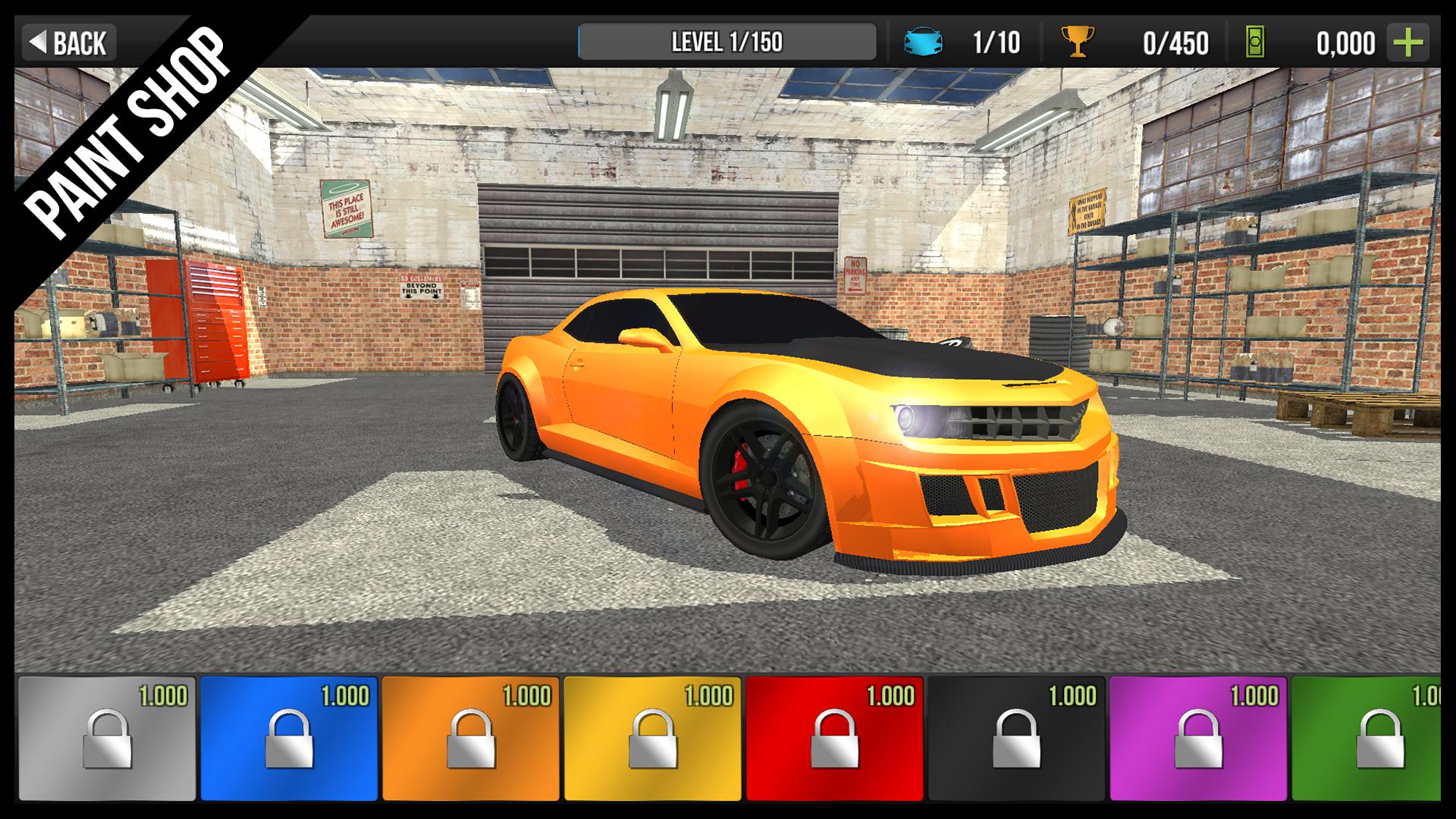Click the LEVEL 1/150 progress bar
This screenshot has height=819, width=1456.
pyautogui.click(x=728, y=42)
